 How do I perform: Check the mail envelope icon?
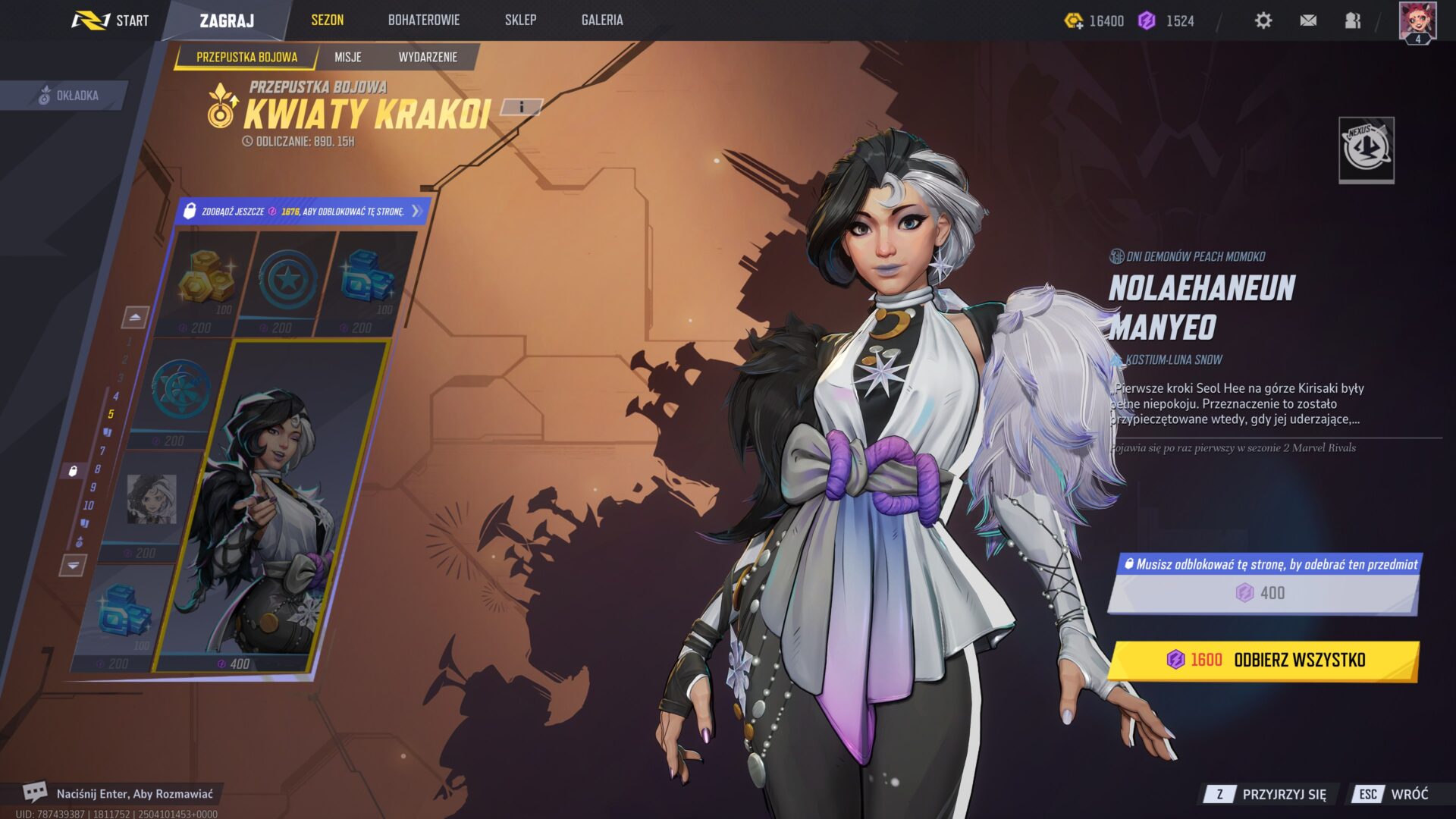(x=1308, y=20)
